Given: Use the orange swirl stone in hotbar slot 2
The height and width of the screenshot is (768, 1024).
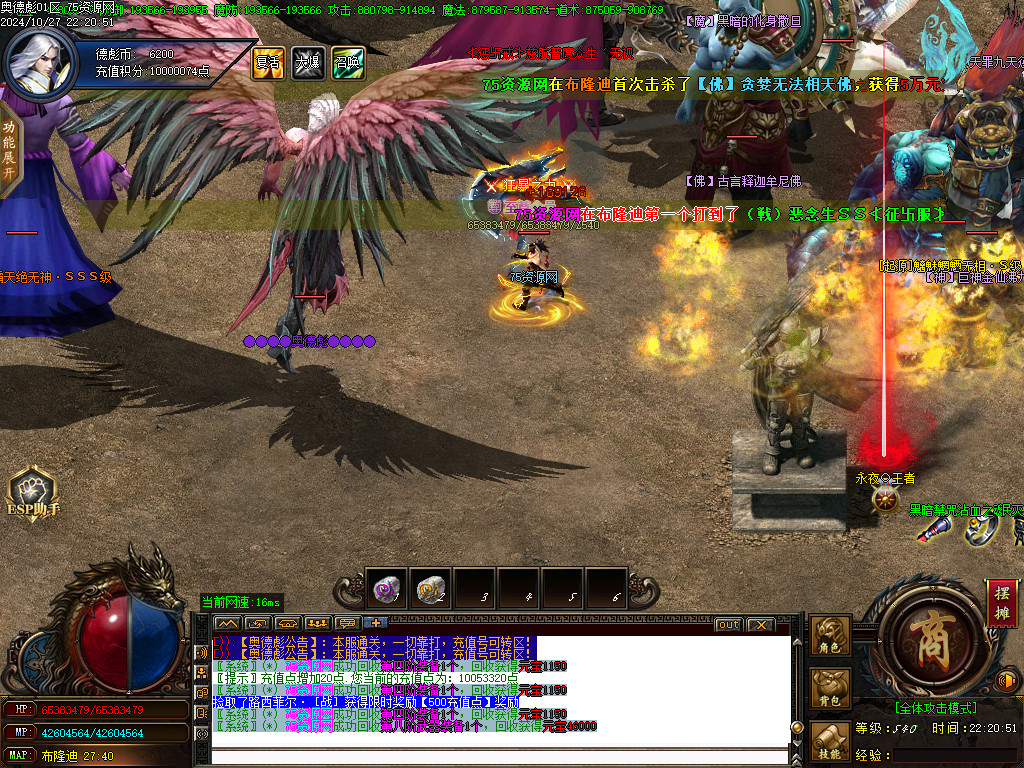Looking at the screenshot, I should pyautogui.click(x=431, y=588).
